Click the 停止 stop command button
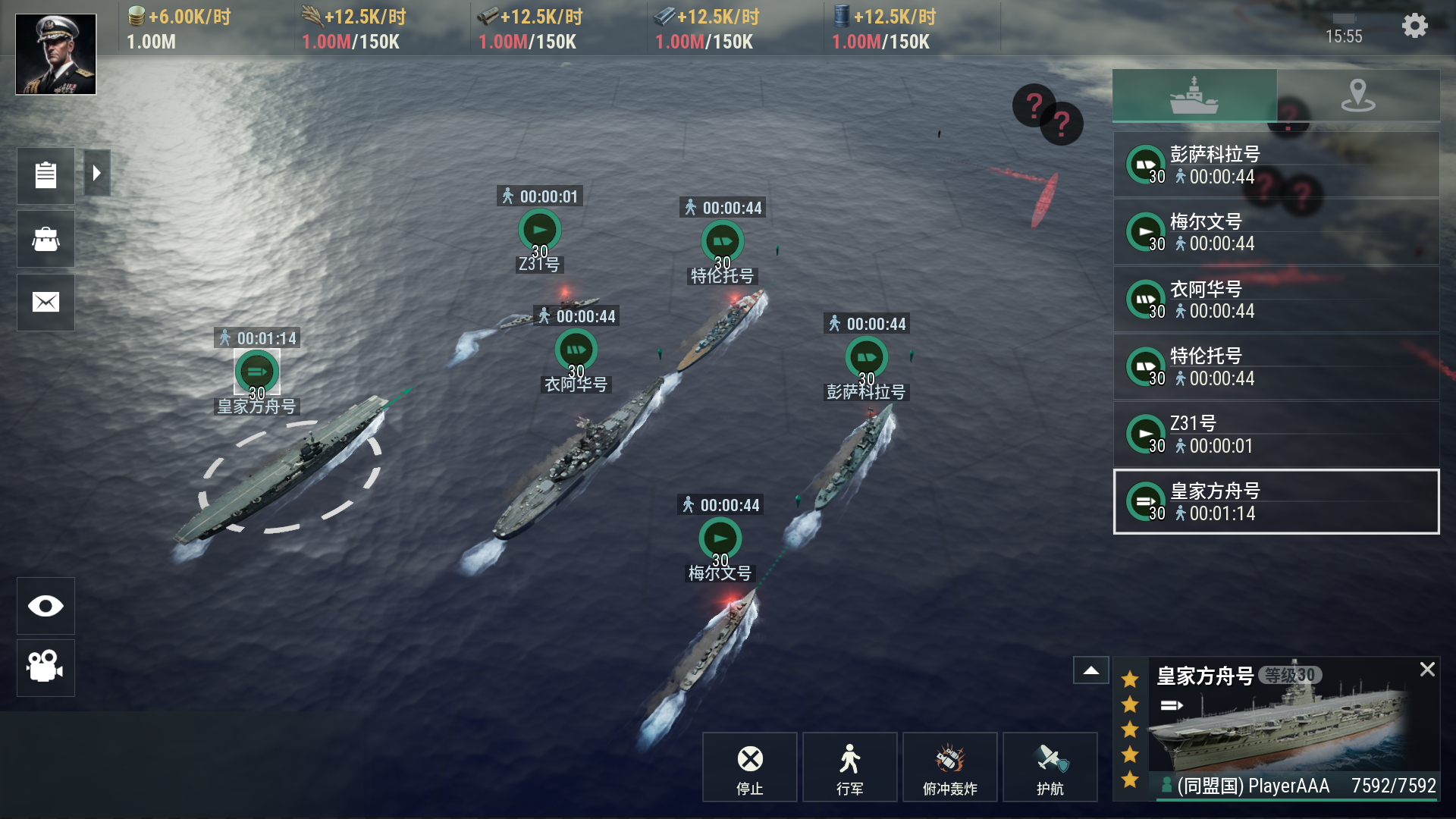 [x=749, y=767]
